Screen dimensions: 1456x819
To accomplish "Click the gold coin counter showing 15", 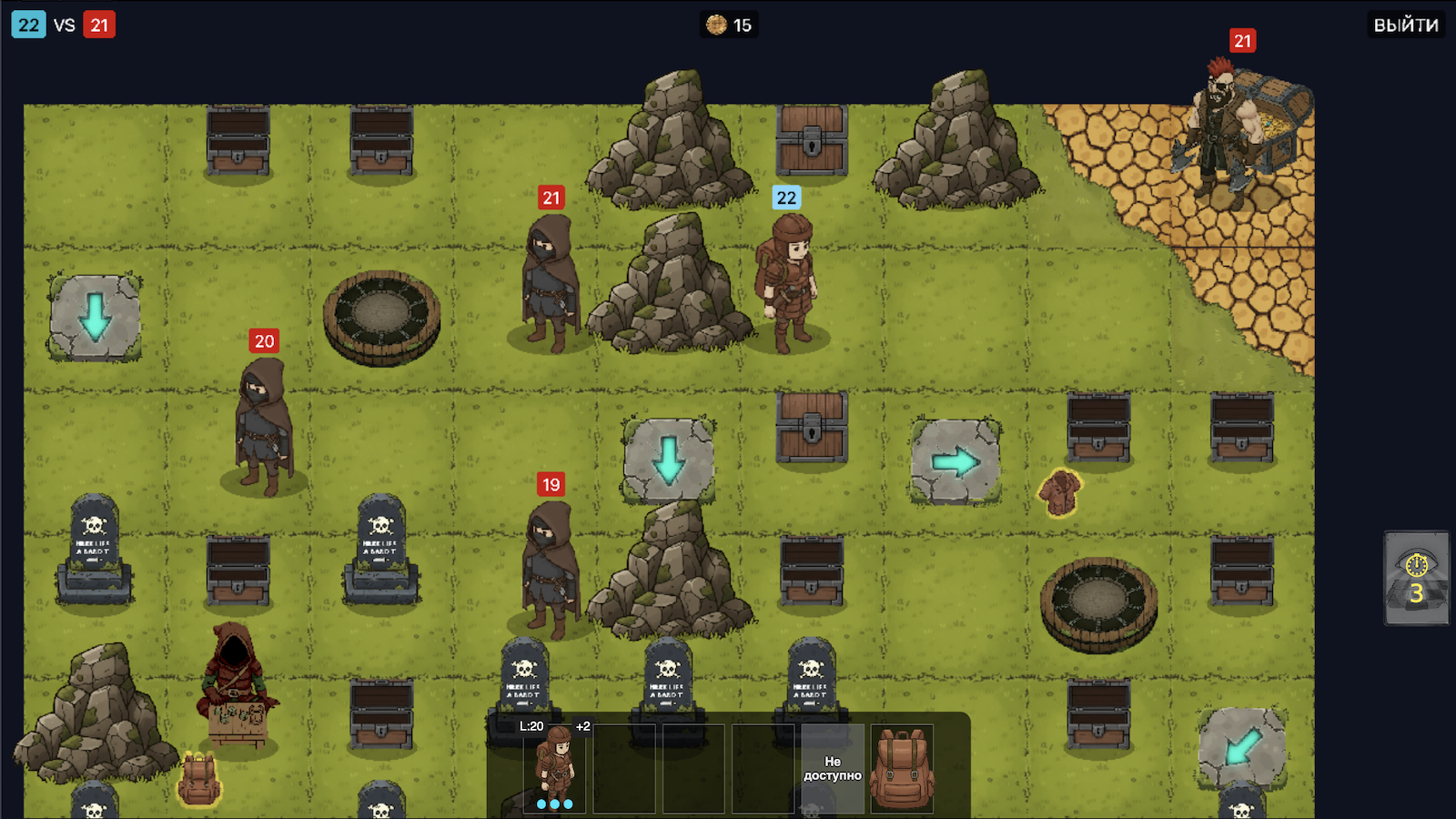I will point(728,25).
